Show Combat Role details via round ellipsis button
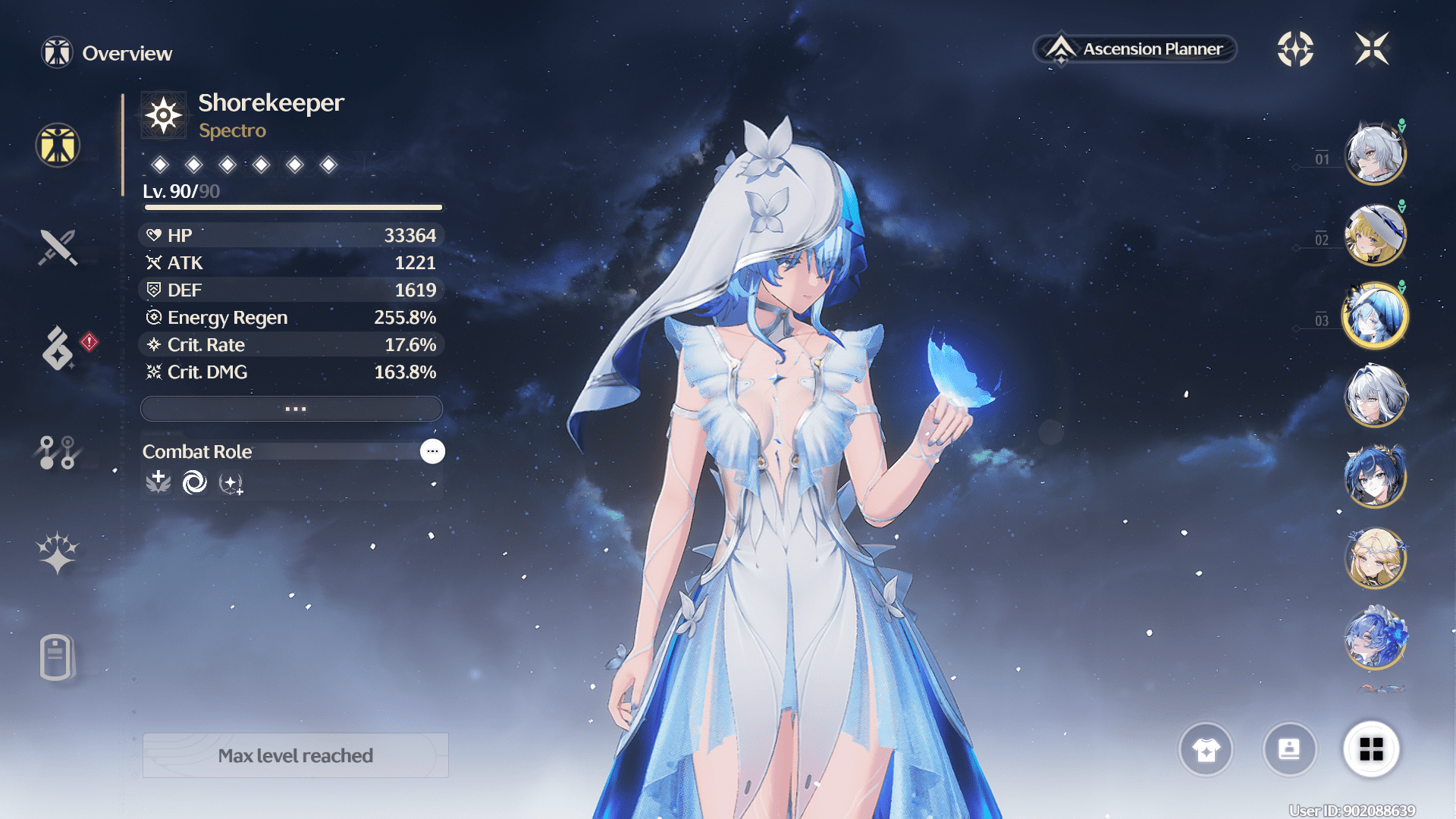 432,451
